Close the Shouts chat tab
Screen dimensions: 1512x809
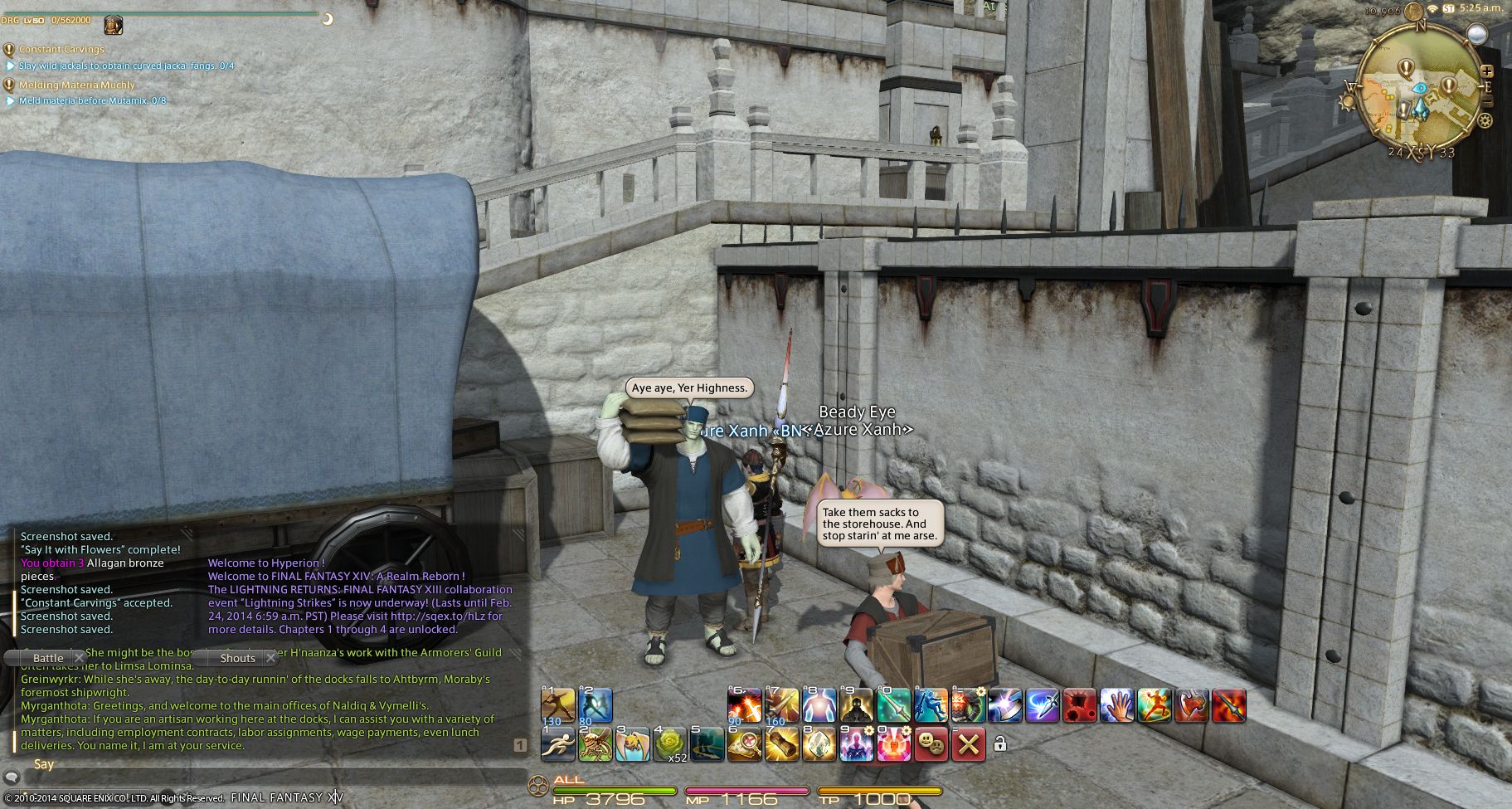tap(270, 658)
